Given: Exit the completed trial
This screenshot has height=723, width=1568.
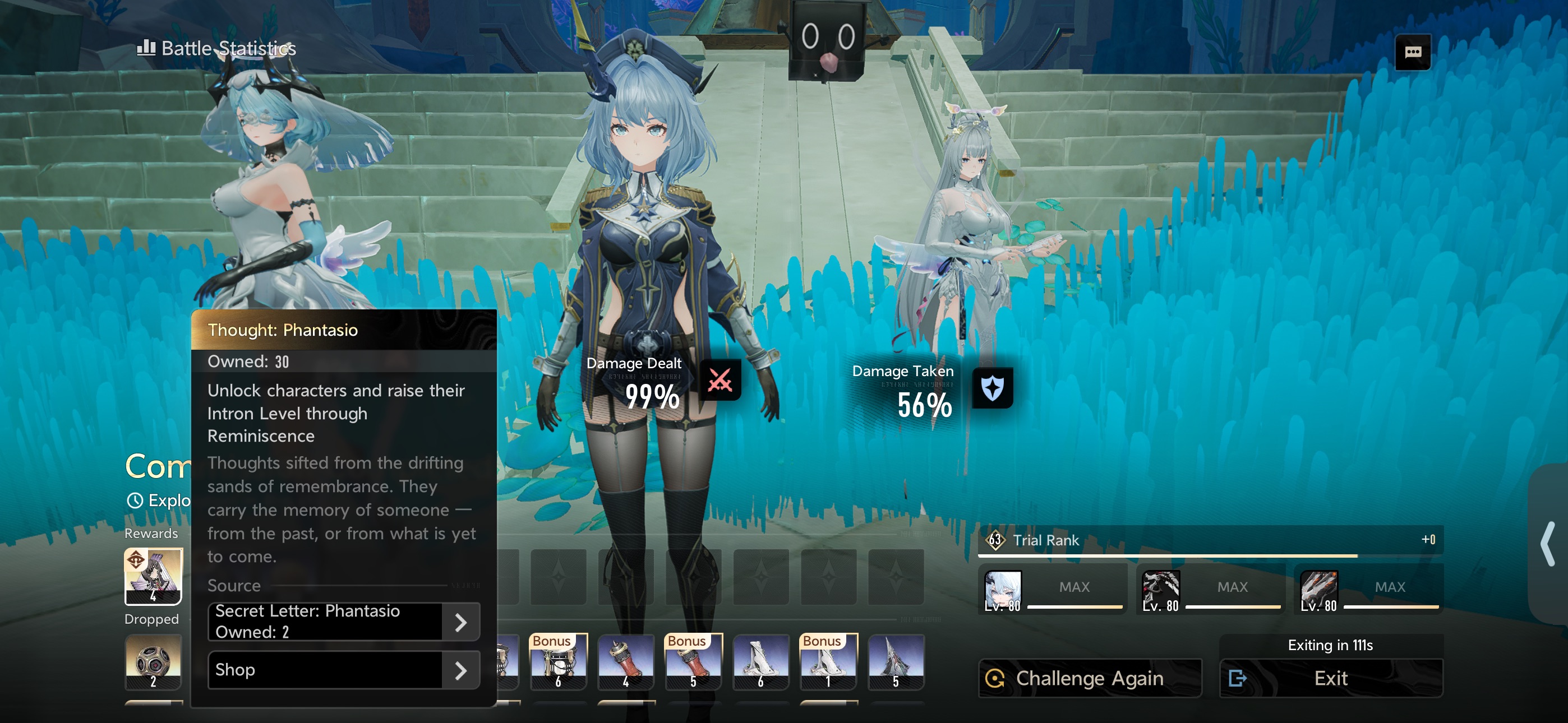Looking at the screenshot, I should pos(1331,678).
